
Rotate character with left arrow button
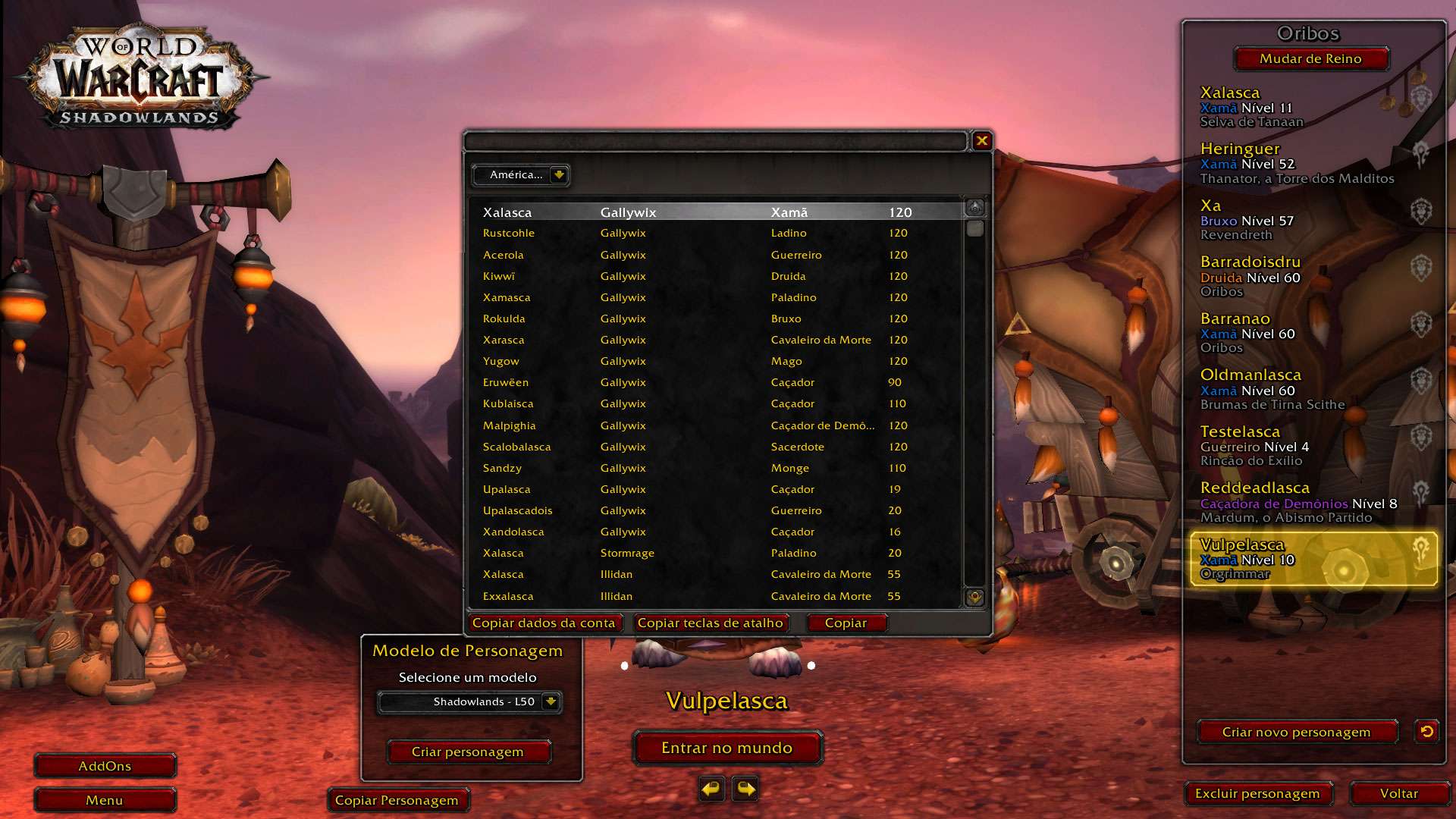tap(711, 789)
